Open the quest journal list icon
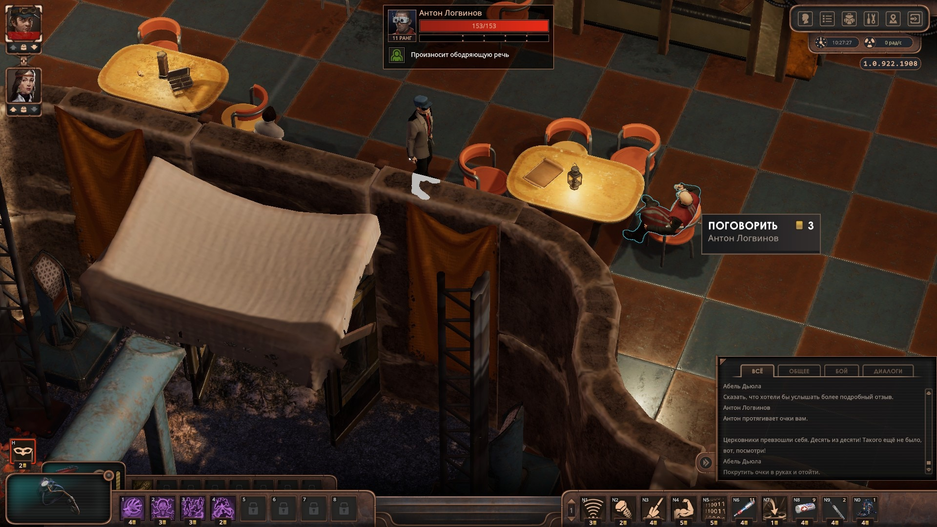 [827, 18]
